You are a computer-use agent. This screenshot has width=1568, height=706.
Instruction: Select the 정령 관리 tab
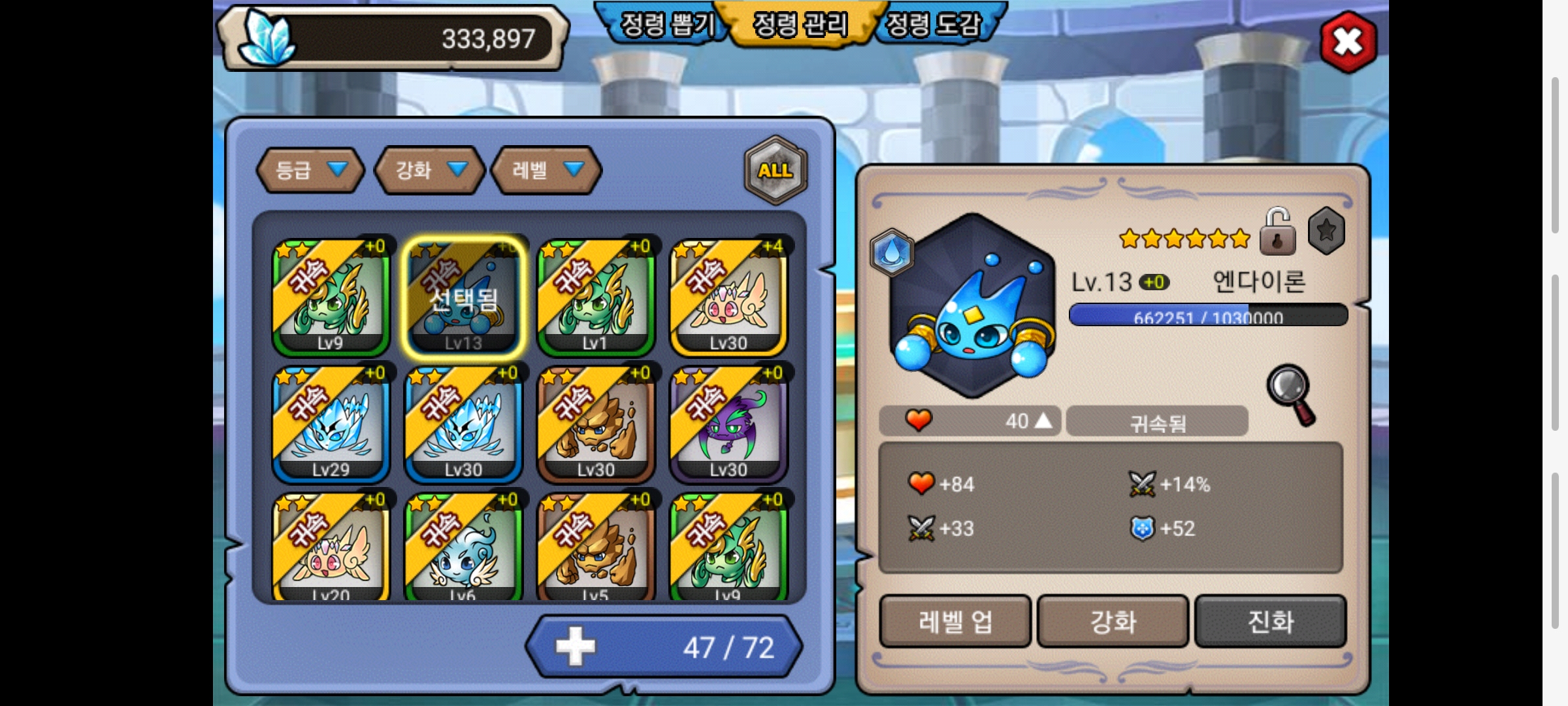(800, 25)
